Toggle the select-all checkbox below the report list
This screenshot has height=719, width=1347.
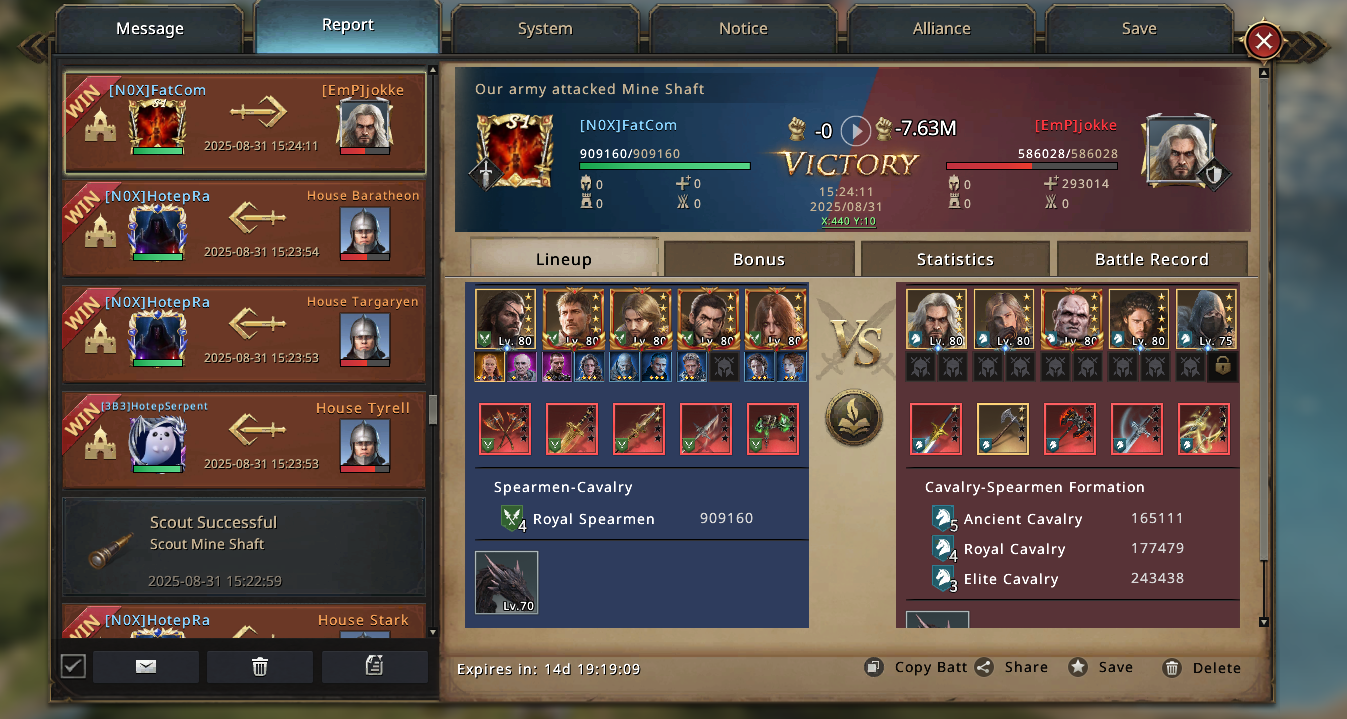tap(73, 666)
